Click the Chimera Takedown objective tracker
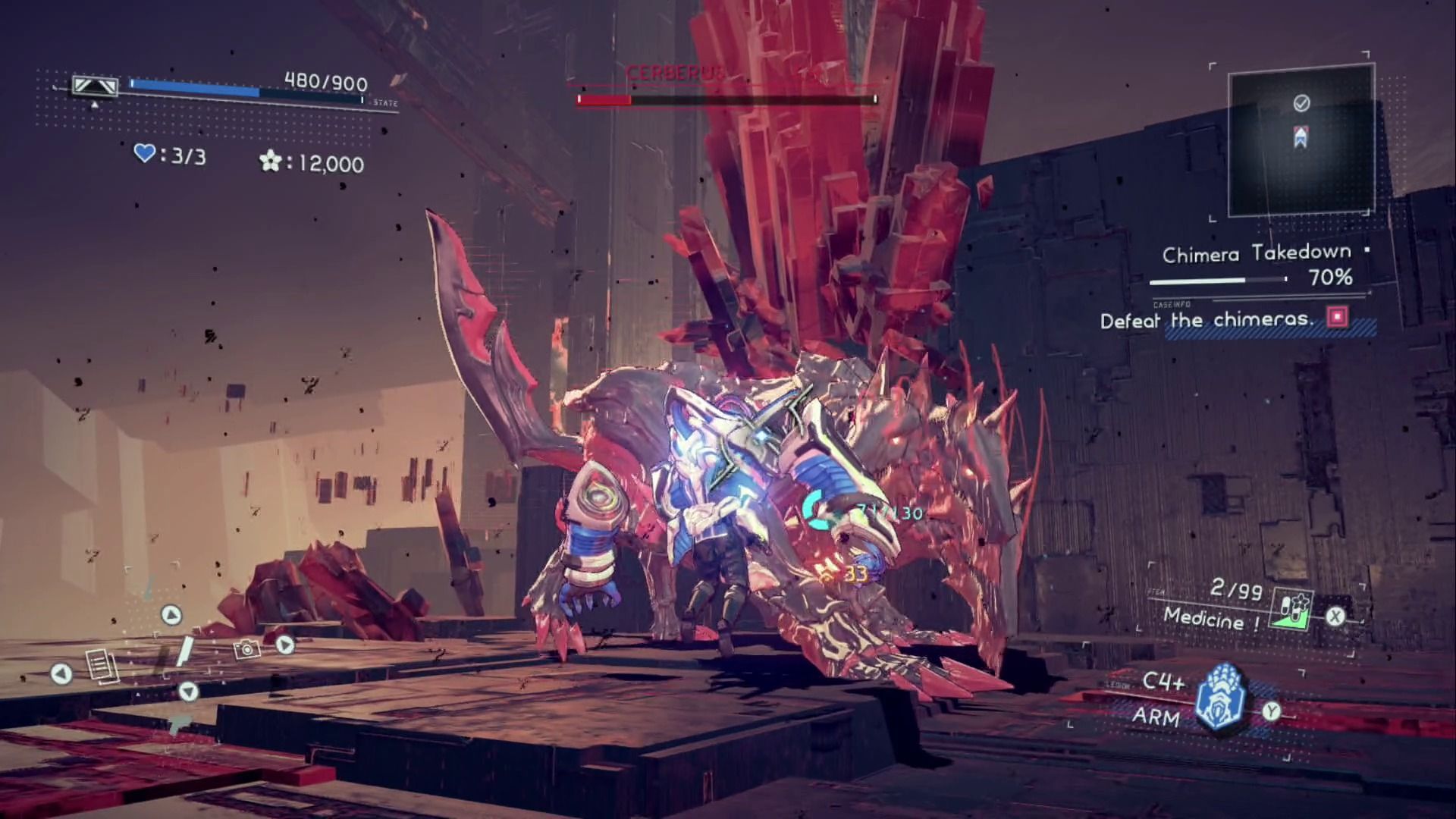1456x819 pixels. coord(1257,265)
